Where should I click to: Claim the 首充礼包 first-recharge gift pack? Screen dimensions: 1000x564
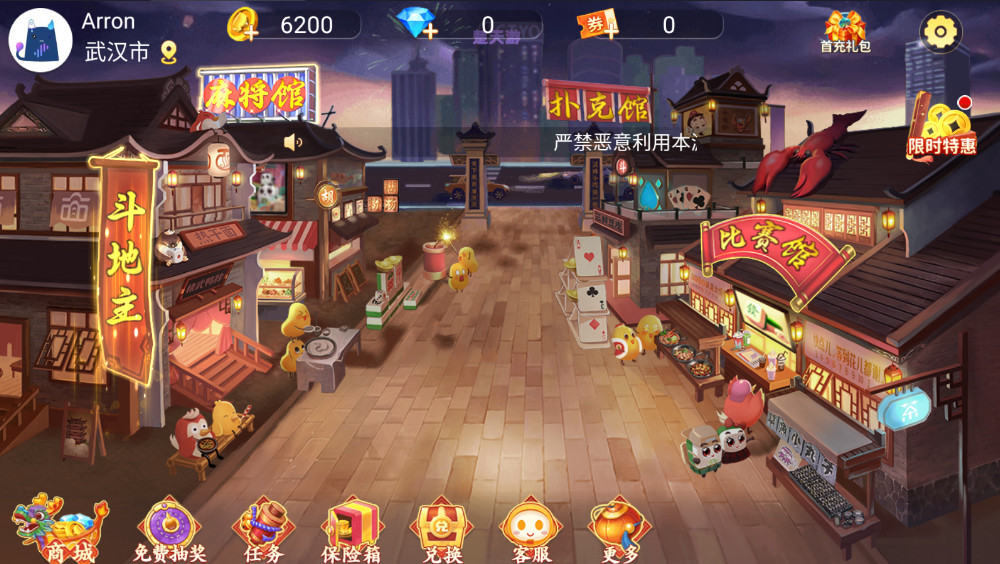coord(845,31)
